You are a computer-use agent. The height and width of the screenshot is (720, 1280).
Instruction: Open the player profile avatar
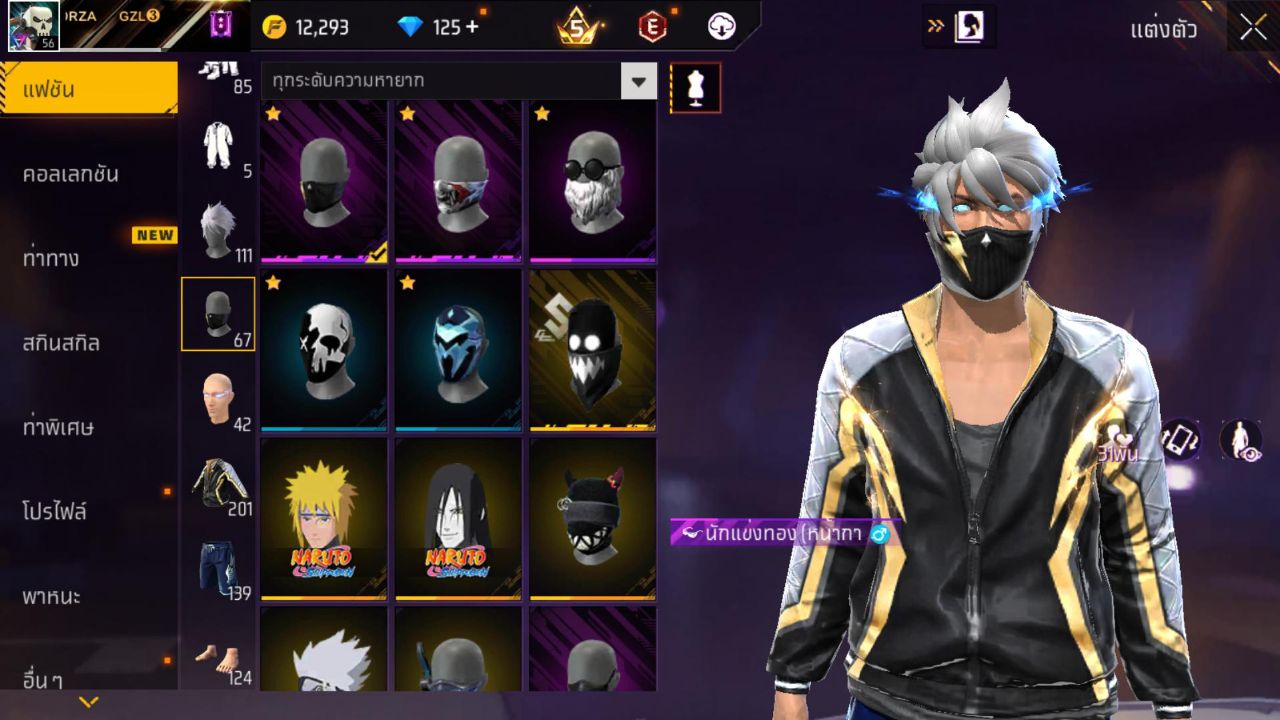click(x=34, y=25)
